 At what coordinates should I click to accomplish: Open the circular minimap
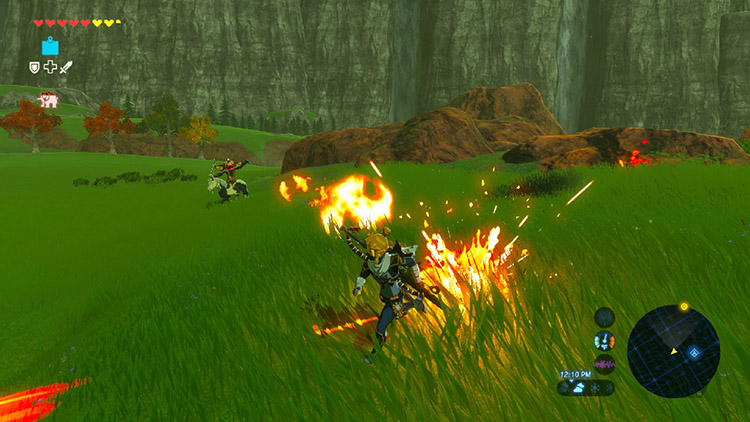click(x=673, y=351)
